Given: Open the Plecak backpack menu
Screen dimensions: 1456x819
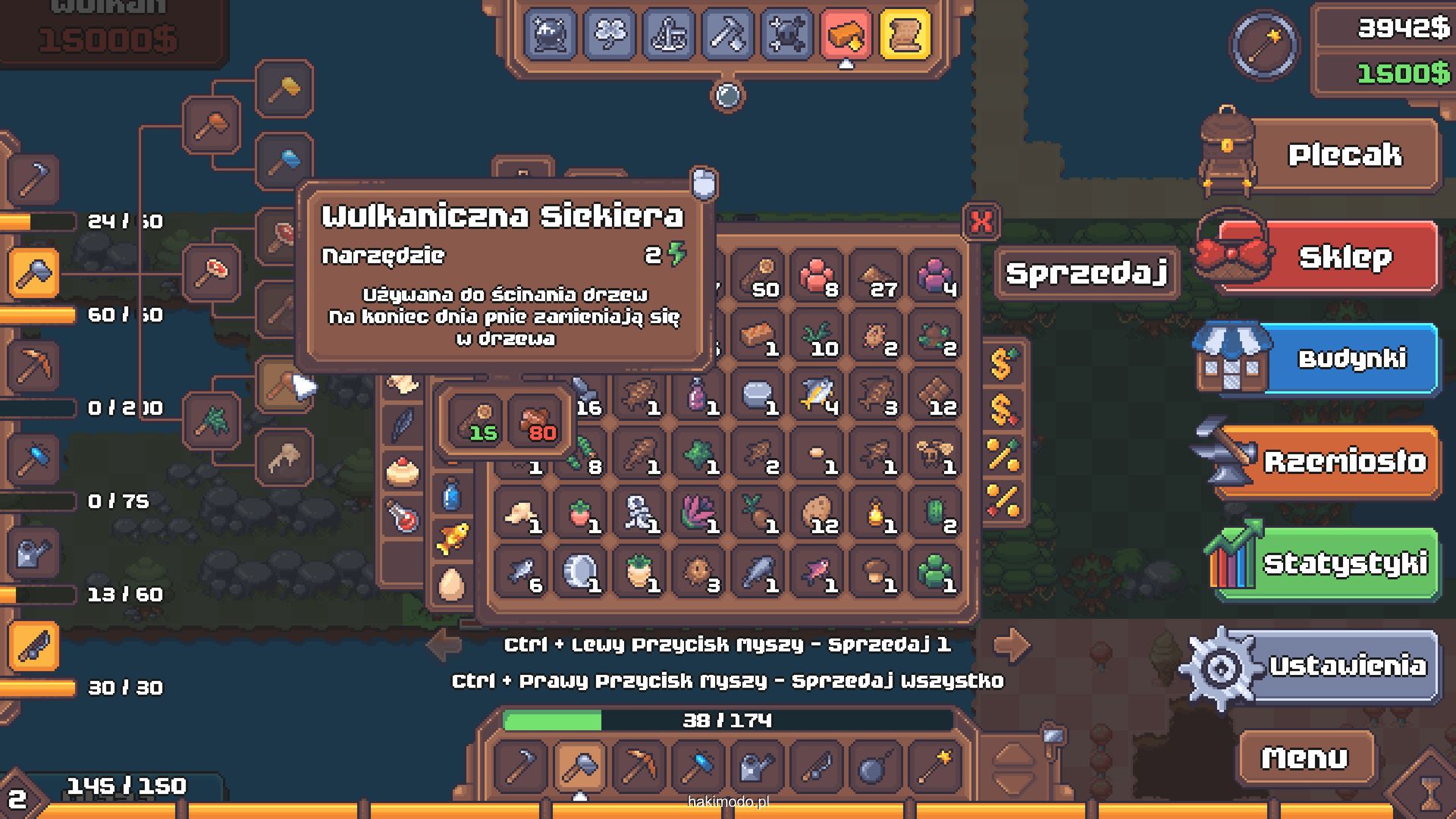Looking at the screenshot, I should [1344, 155].
